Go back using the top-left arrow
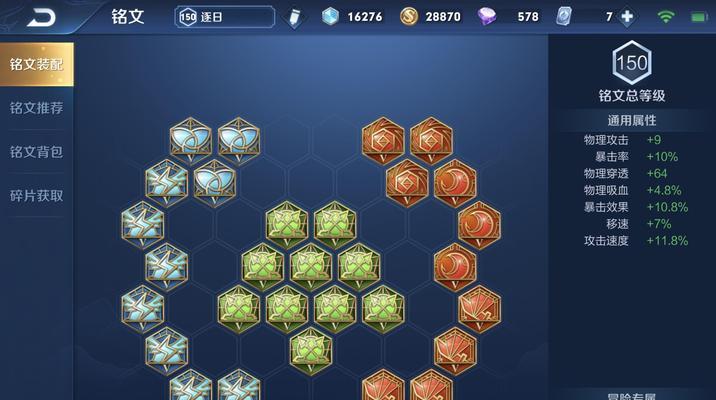This screenshot has width=716, height=400. pos(41,17)
